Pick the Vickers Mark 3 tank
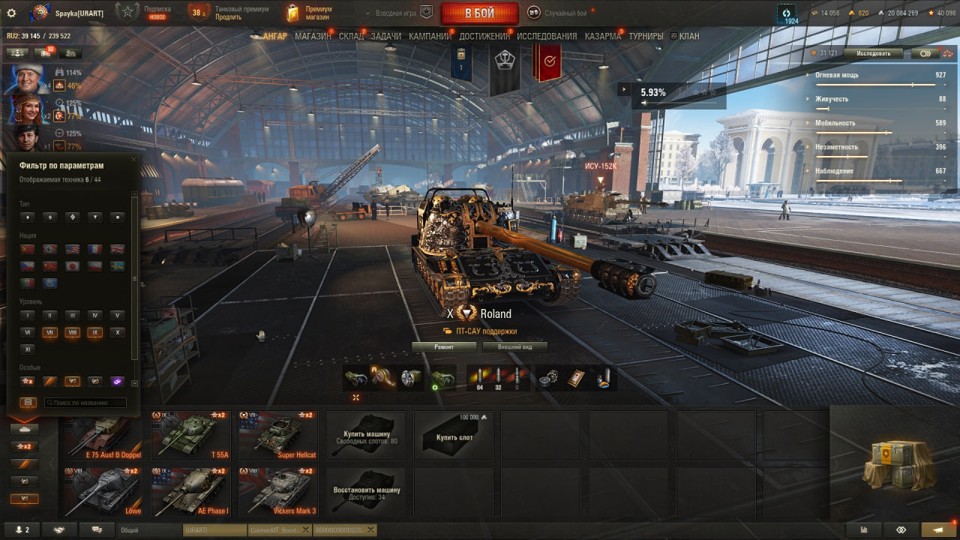The height and width of the screenshot is (540, 960). pyautogui.click(x=279, y=491)
